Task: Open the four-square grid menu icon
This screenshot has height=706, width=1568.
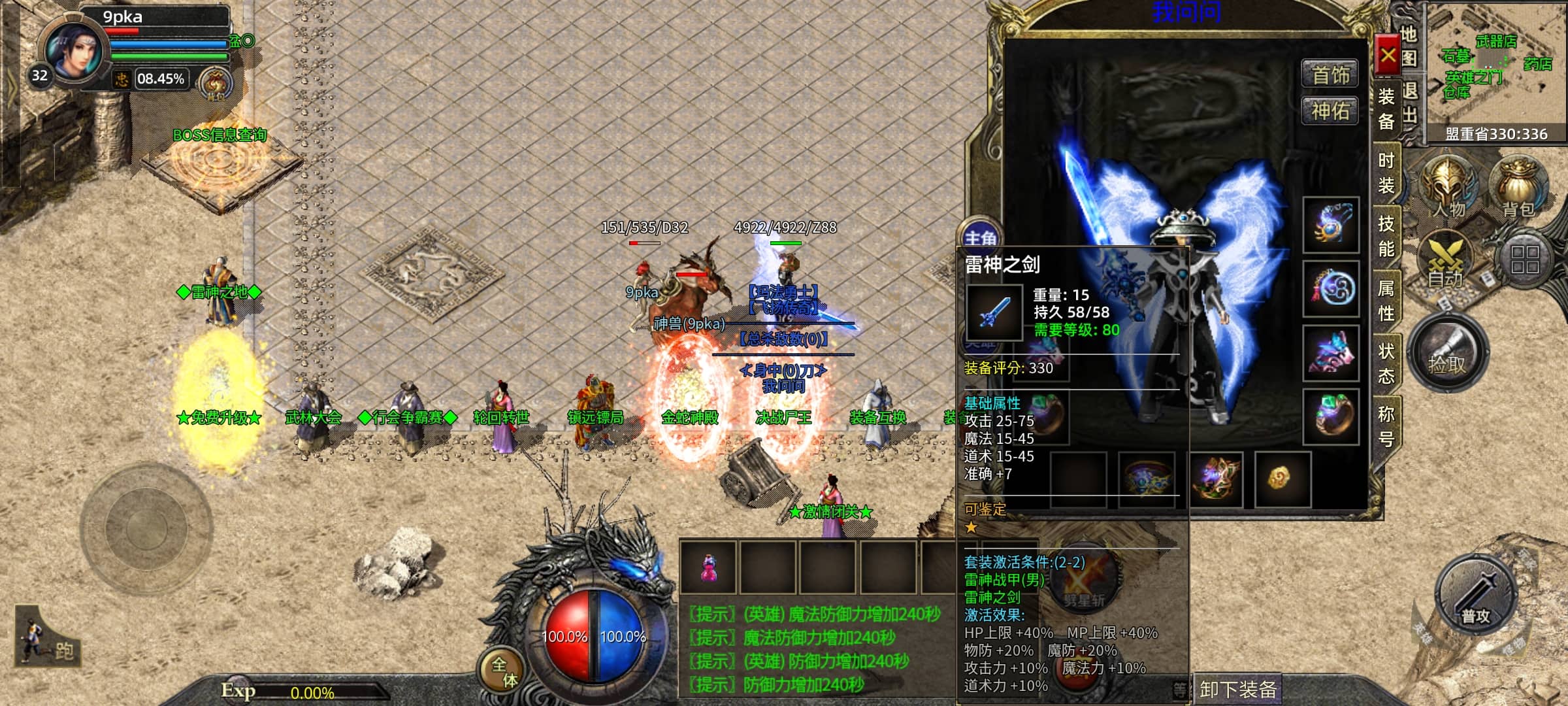Action: 1525,259
